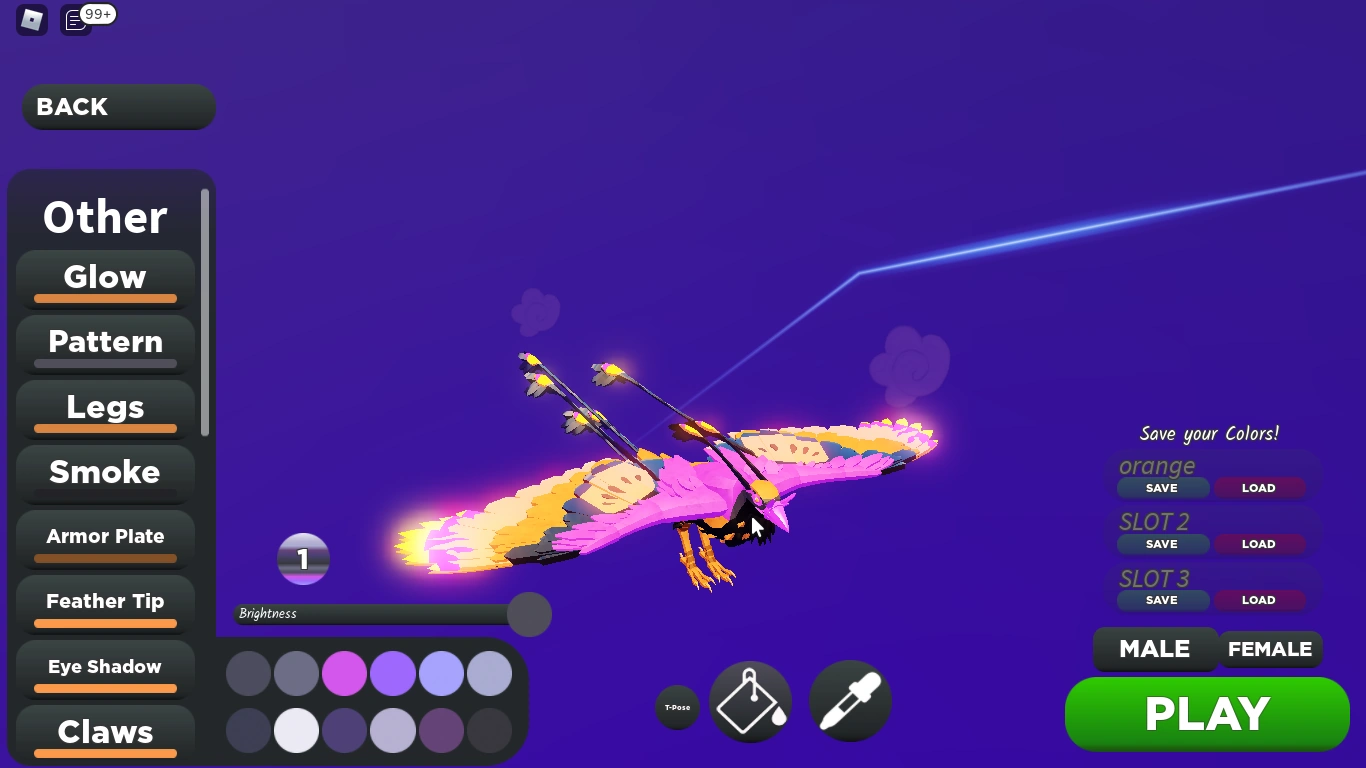
Task: Click the T-Pose icon
Action: [677, 707]
